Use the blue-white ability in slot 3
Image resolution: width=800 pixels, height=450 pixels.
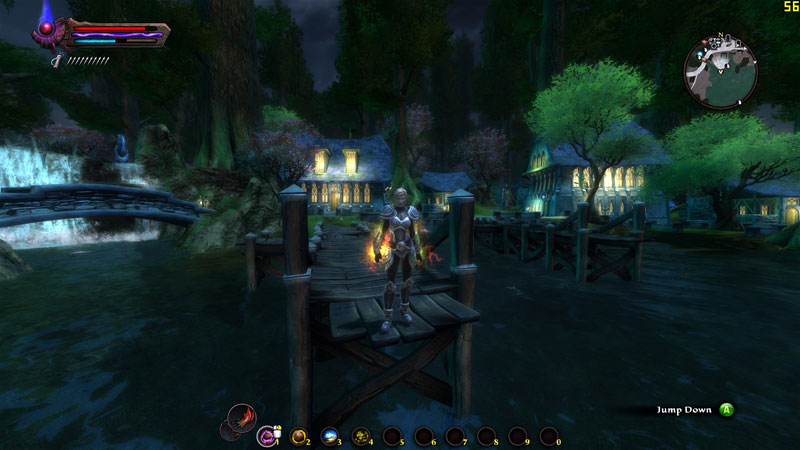tap(329, 435)
